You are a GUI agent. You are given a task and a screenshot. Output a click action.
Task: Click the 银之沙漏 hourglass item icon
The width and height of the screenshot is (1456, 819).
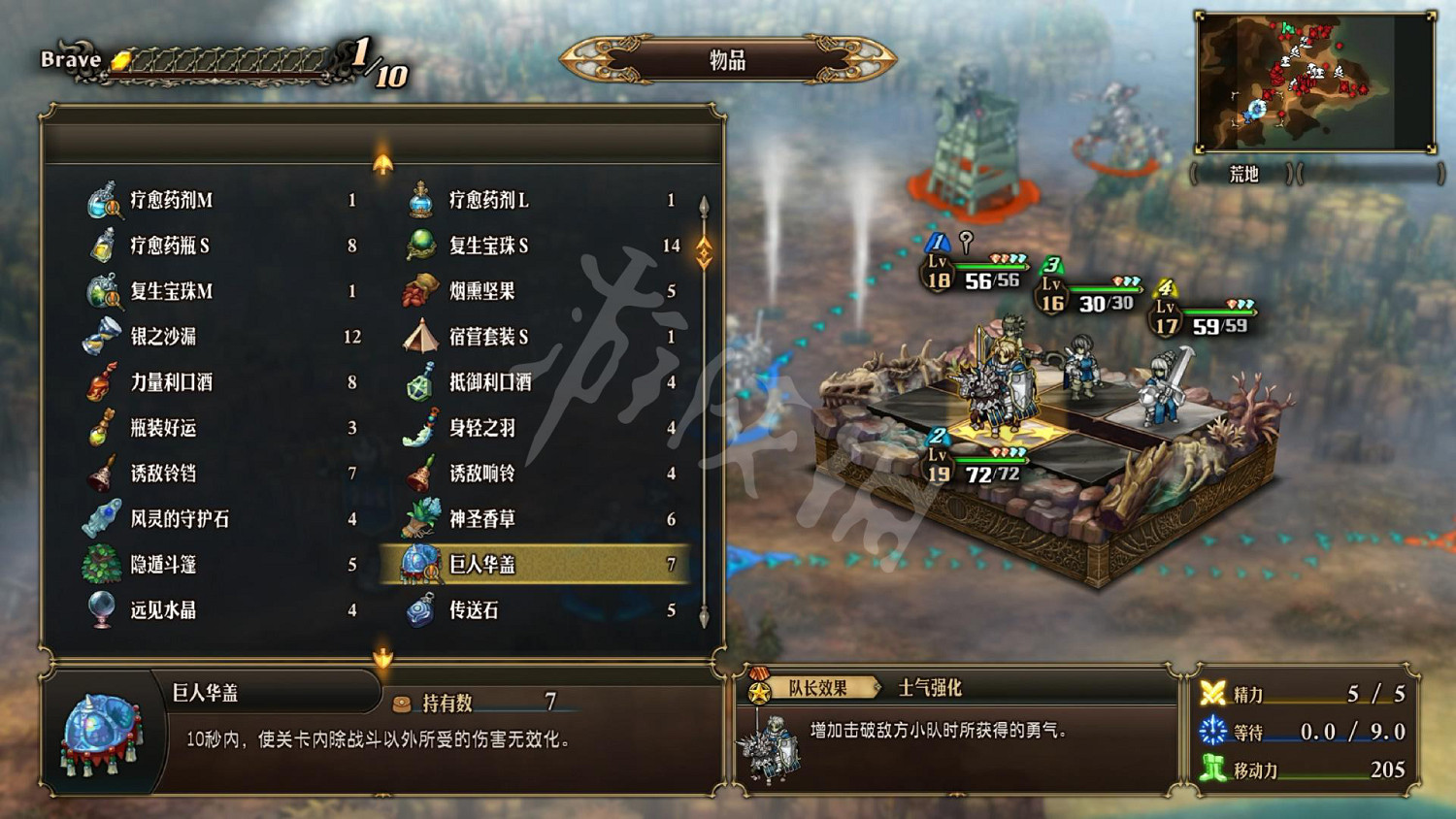[x=99, y=335]
